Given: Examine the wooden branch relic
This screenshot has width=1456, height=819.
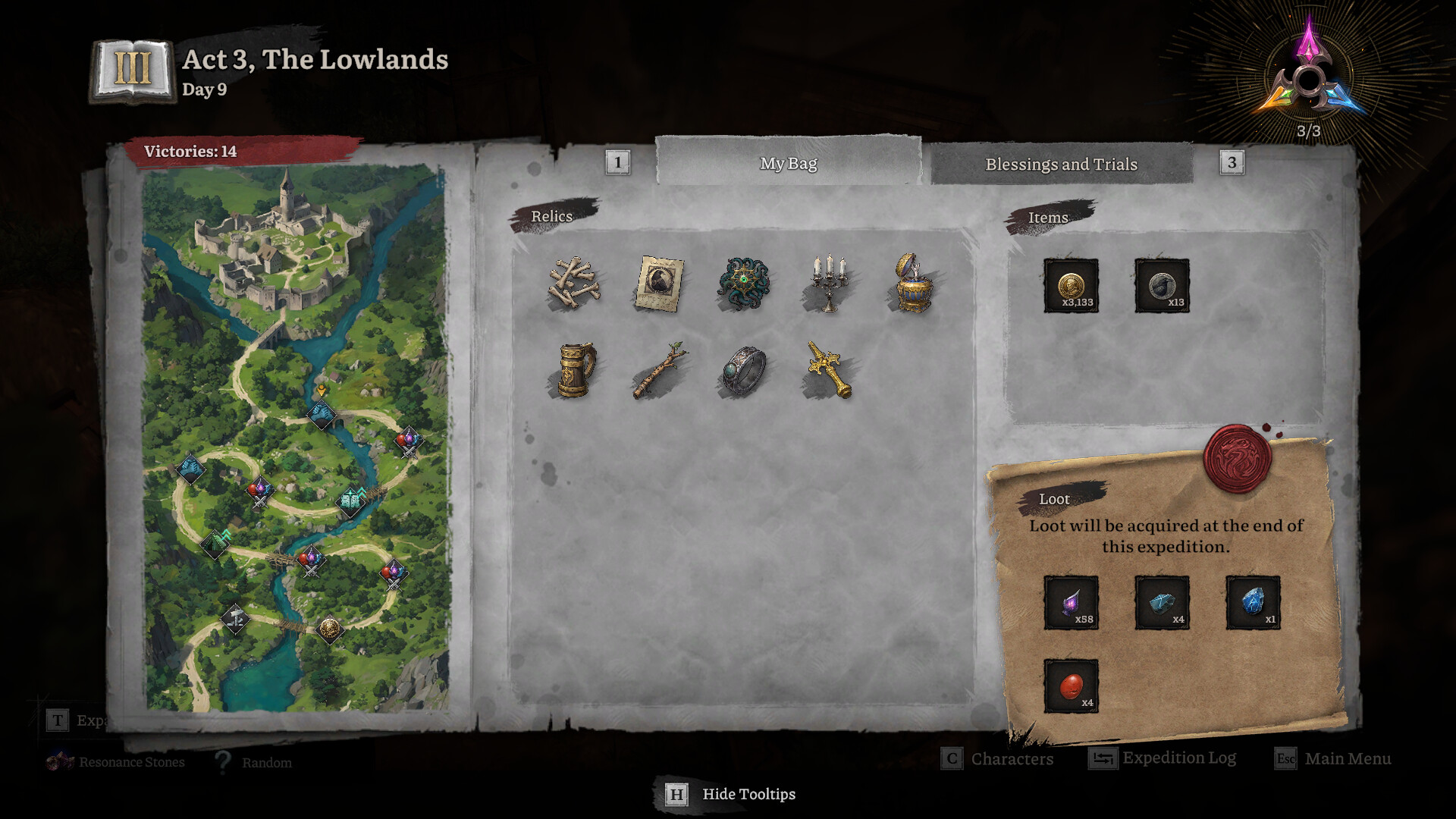Looking at the screenshot, I should coord(659,370).
